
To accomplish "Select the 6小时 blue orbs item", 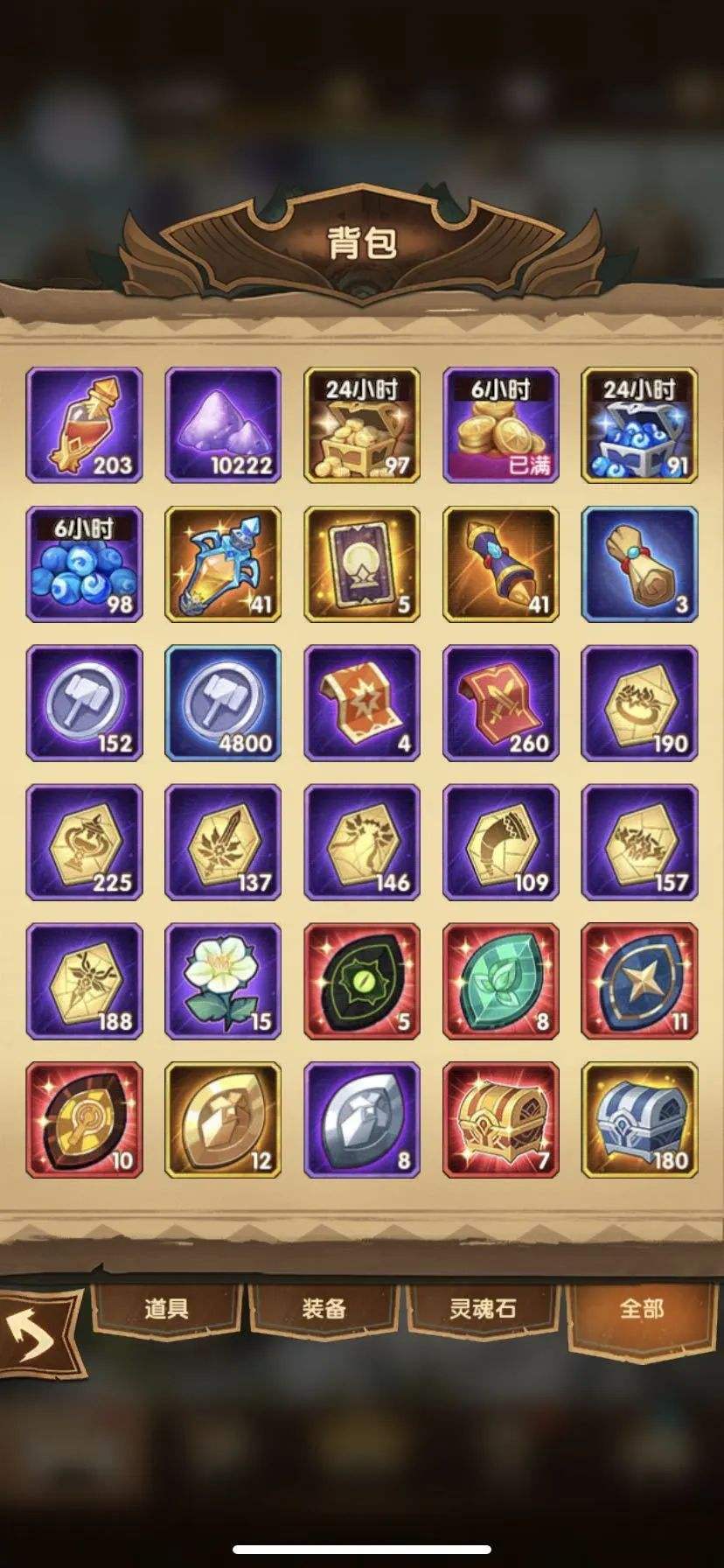I will tap(84, 564).
